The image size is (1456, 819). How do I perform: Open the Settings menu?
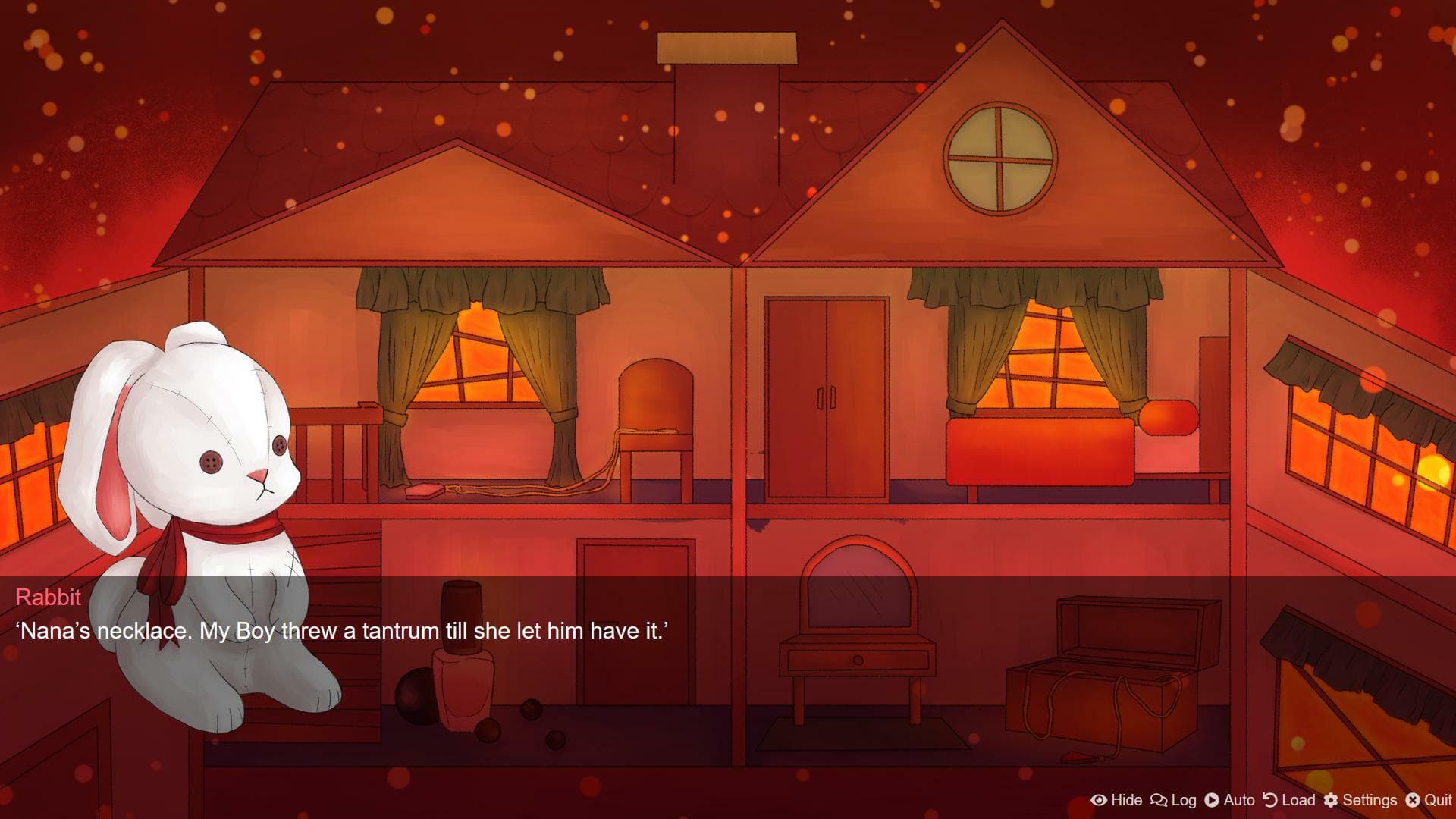tap(1360, 800)
